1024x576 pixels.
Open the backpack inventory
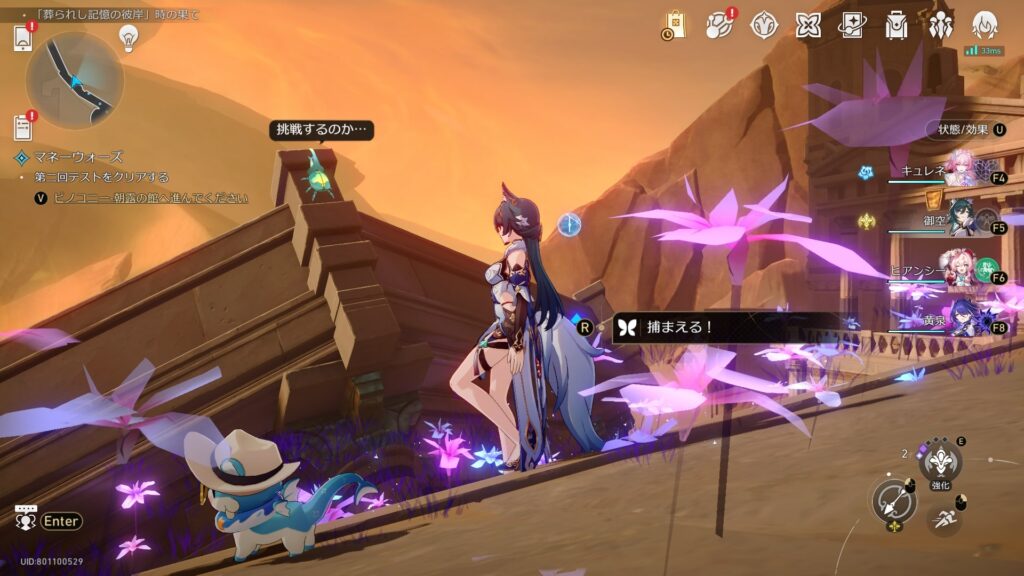point(897,25)
